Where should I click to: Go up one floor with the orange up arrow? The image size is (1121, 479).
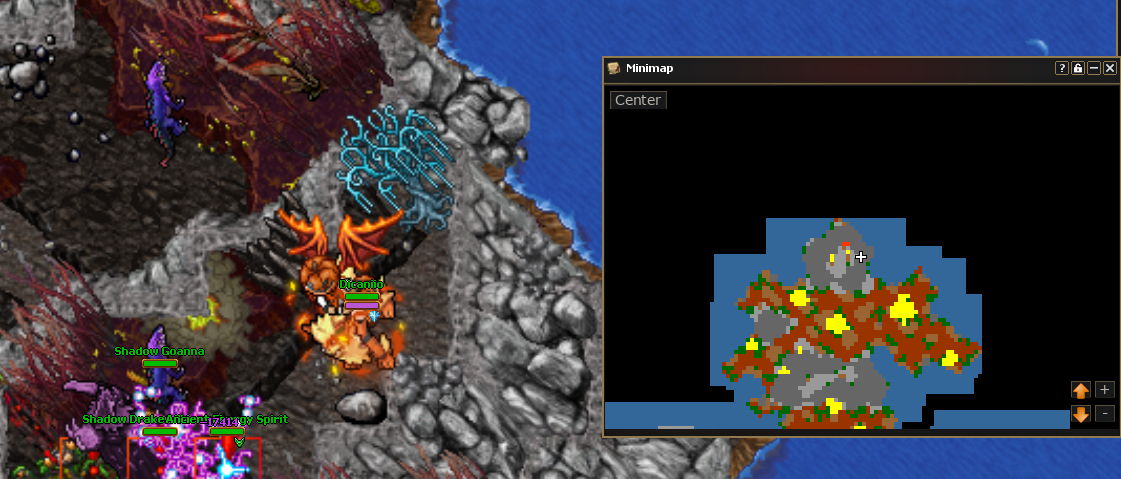1081,390
